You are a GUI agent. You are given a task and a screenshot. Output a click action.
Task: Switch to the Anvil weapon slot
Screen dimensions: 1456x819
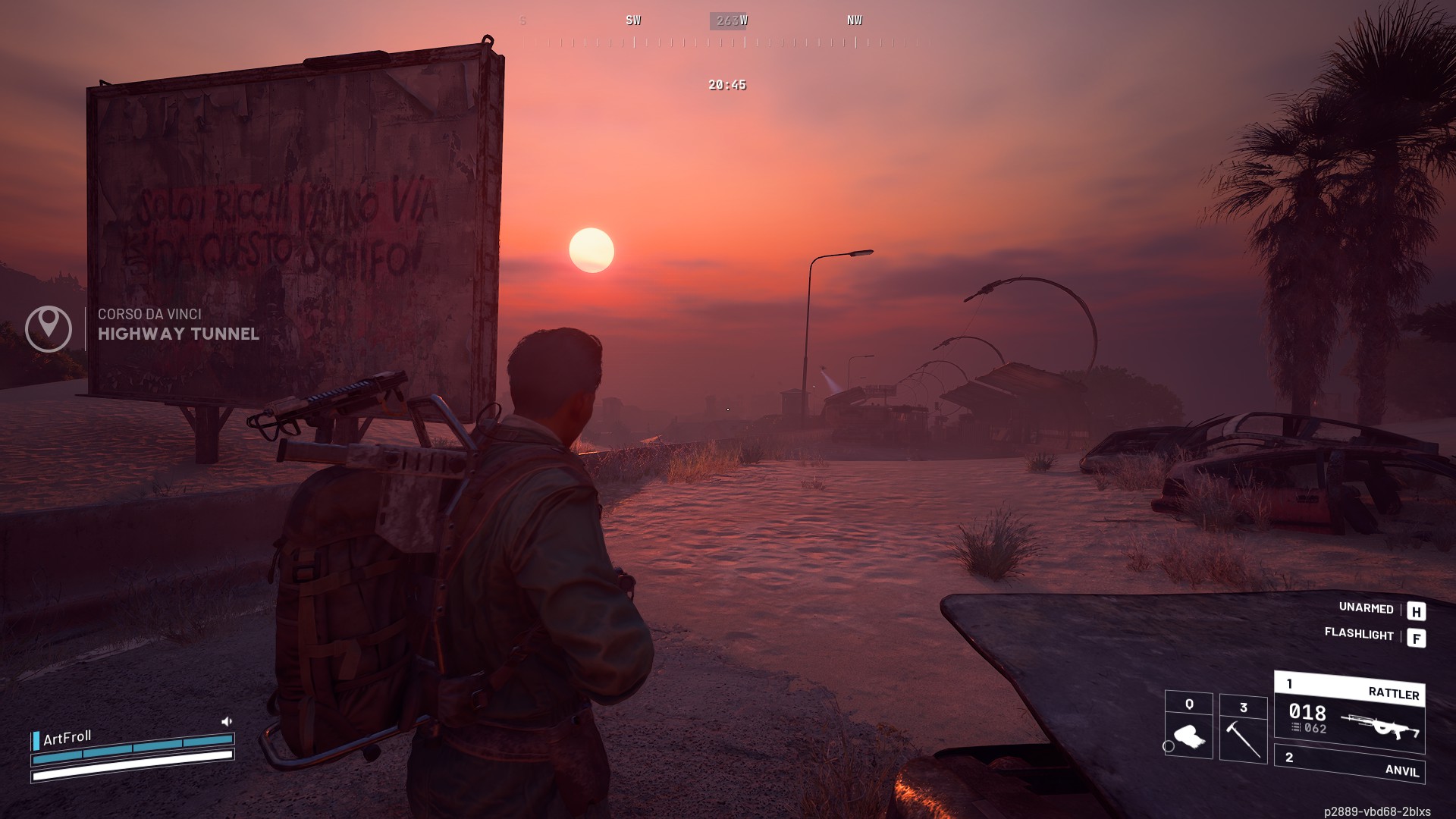(1350, 764)
